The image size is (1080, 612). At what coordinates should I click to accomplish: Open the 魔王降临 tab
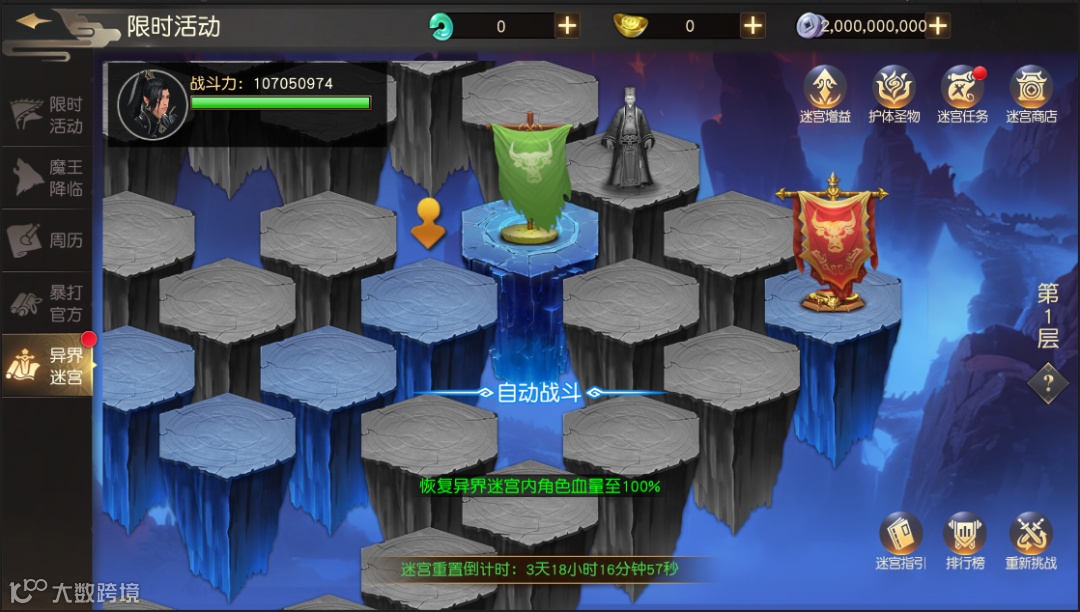click(x=48, y=178)
